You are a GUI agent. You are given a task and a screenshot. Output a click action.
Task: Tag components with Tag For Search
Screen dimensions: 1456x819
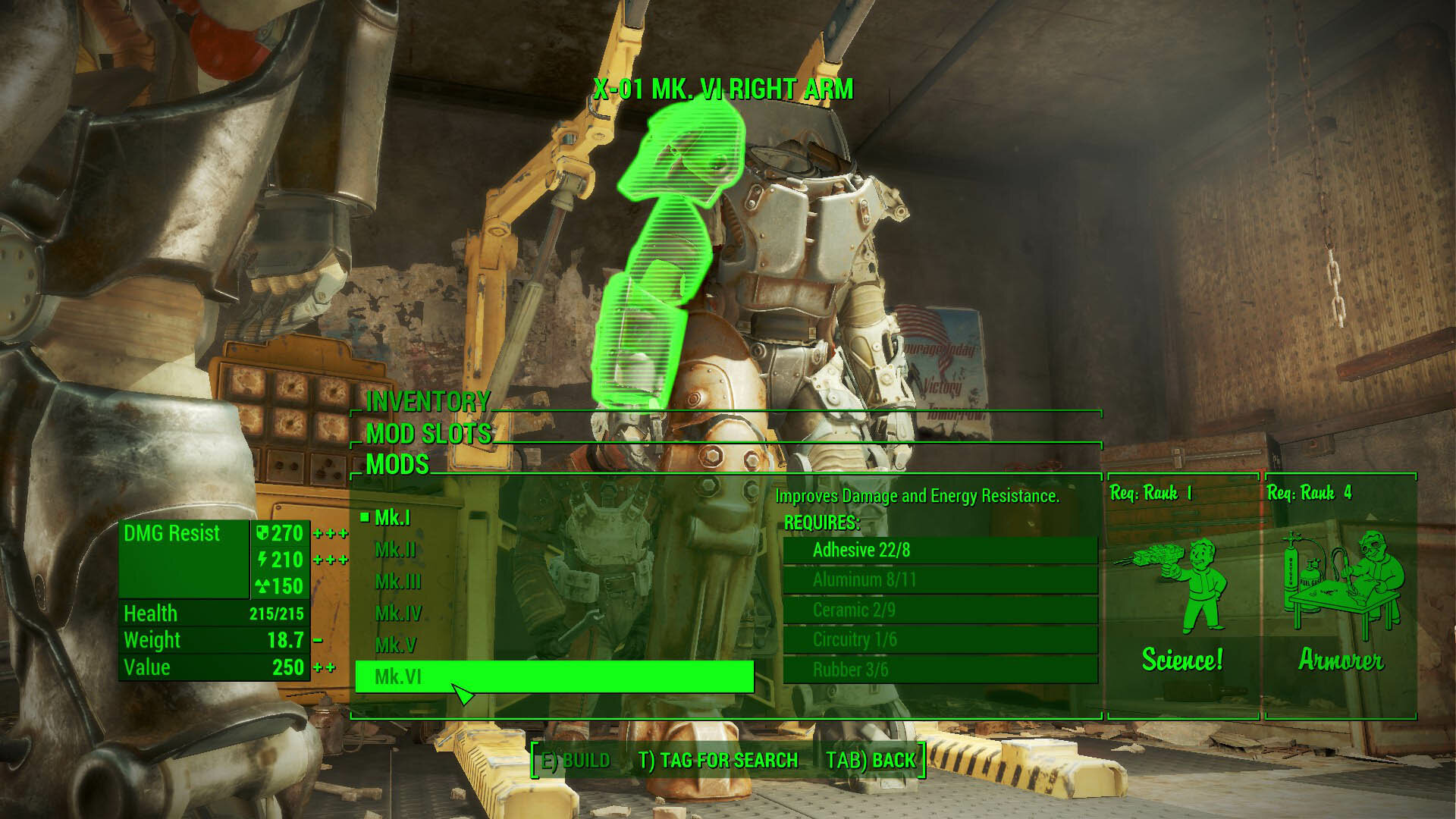tap(718, 761)
